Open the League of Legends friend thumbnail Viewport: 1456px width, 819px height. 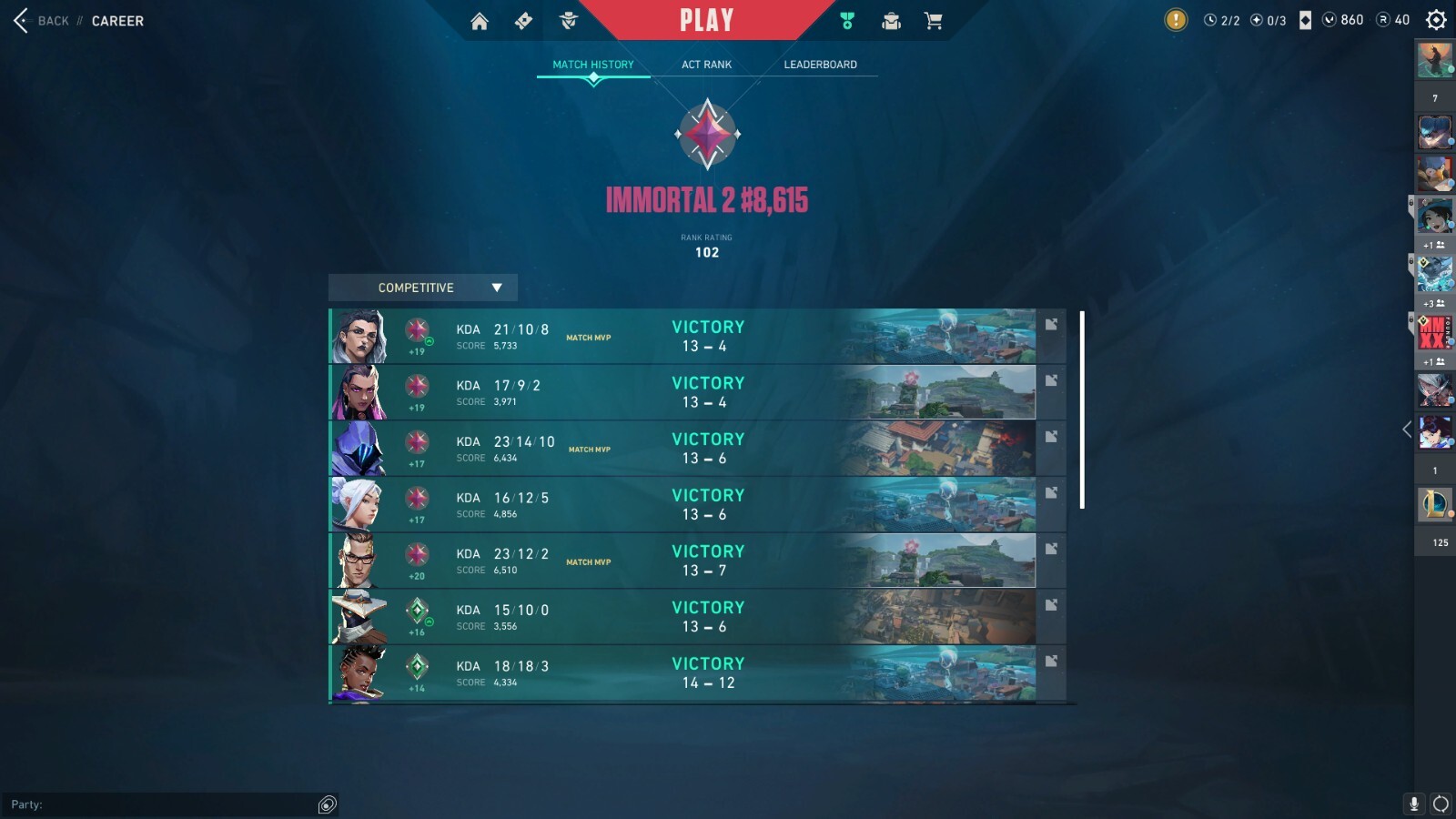[1436, 505]
